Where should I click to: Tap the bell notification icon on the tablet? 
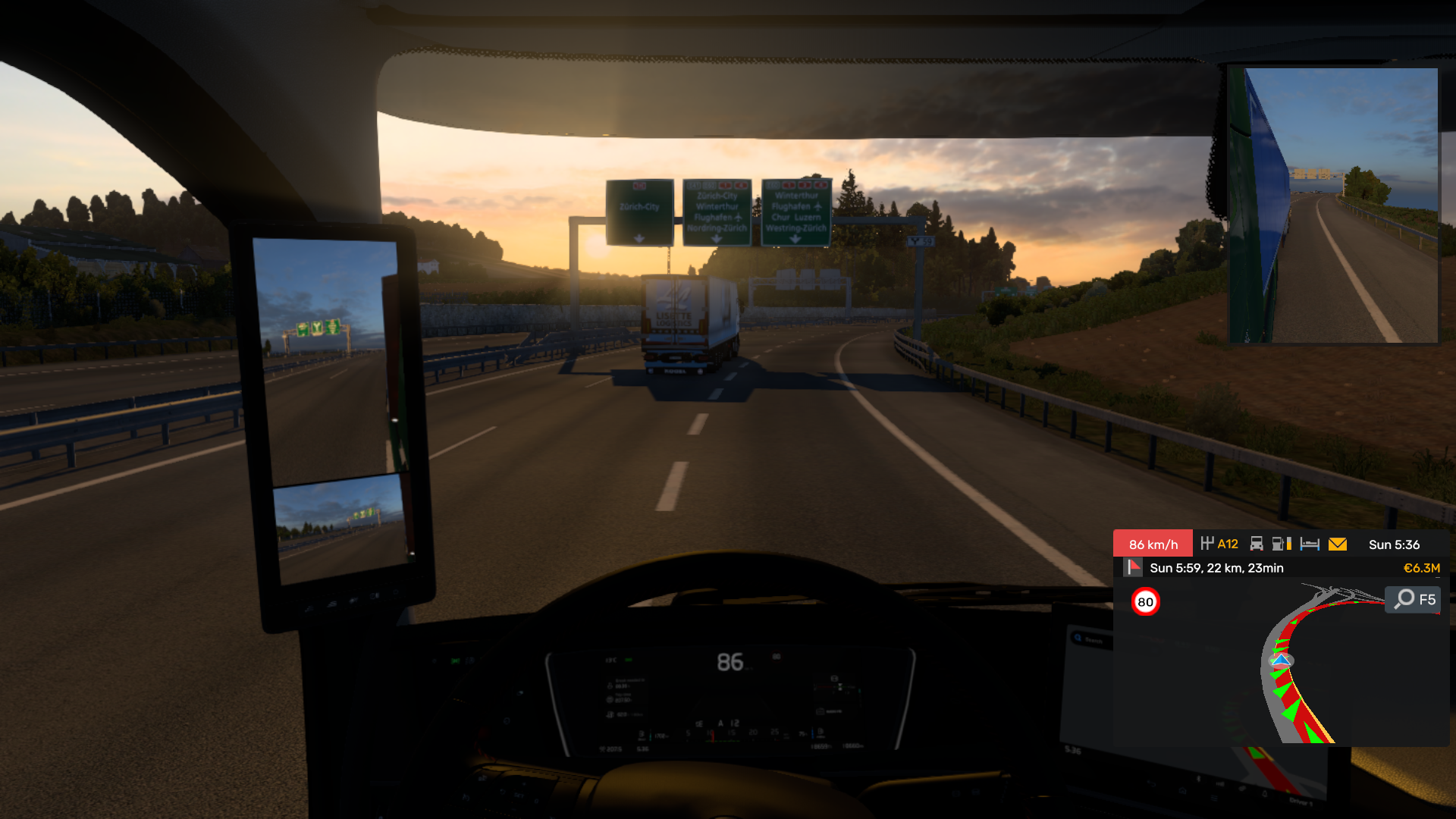[x=1265, y=792]
